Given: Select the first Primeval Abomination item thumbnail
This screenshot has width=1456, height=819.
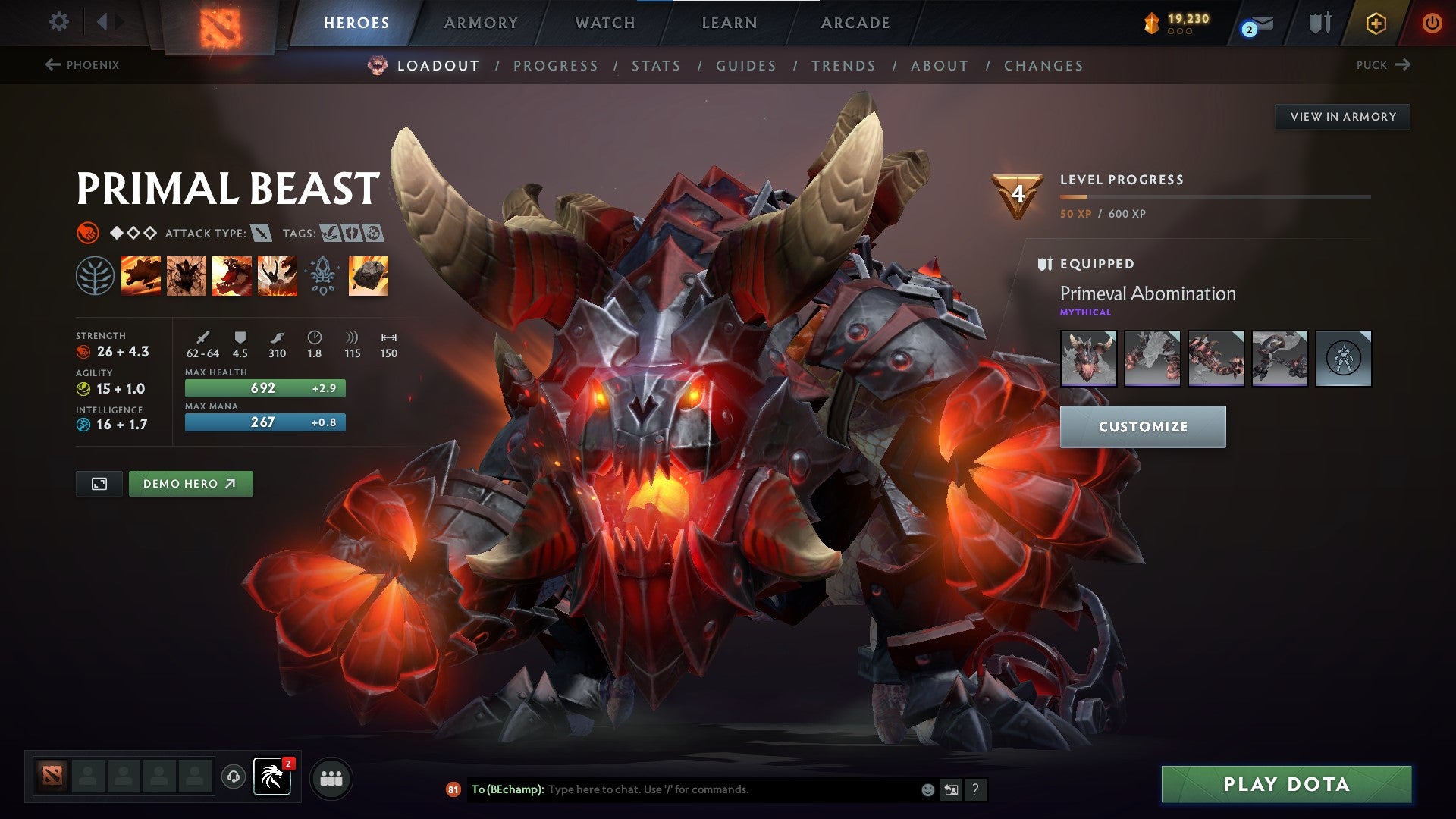Looking at the screenshot, I should 1089,359.
